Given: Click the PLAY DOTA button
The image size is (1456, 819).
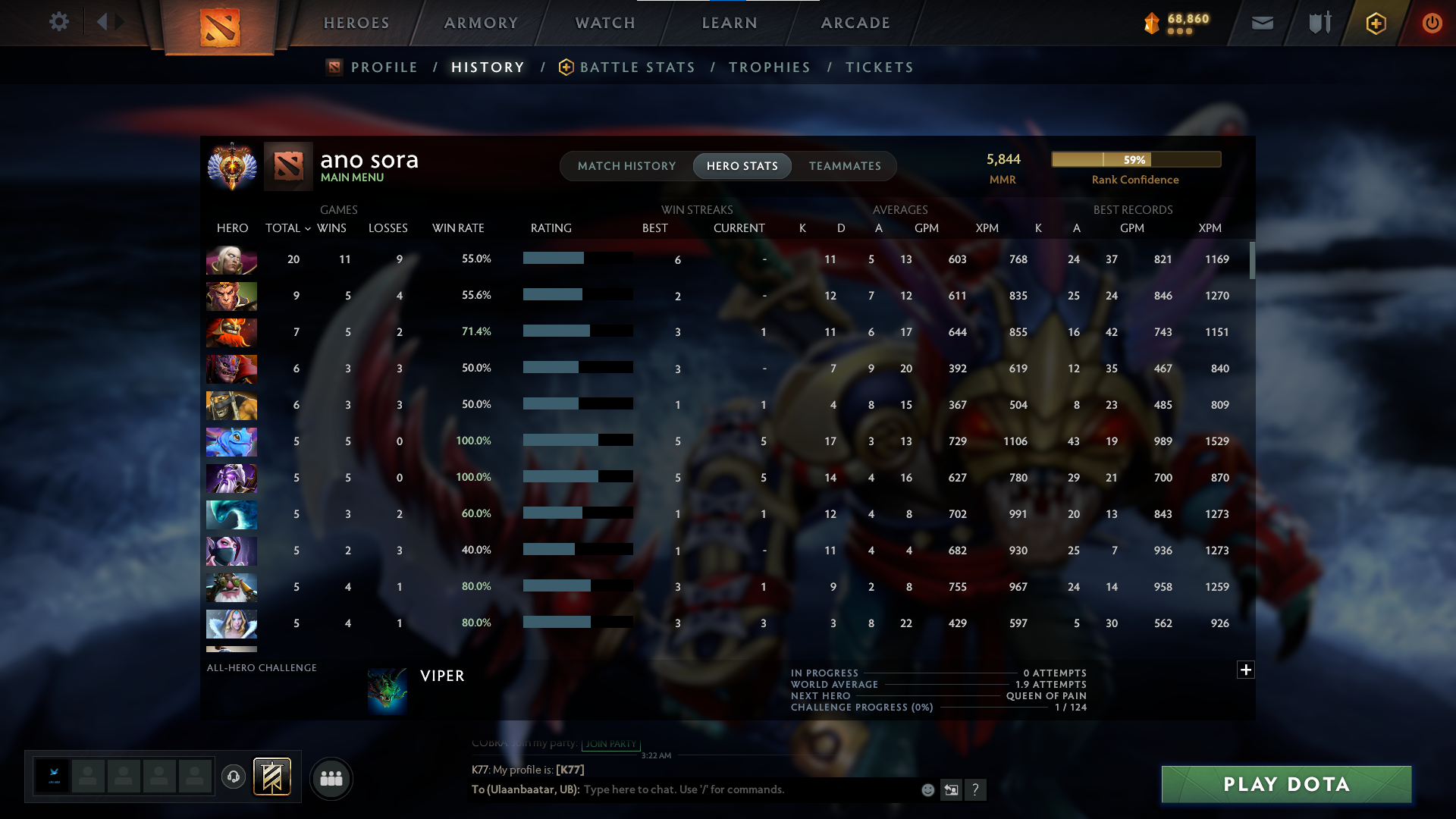Looking at the screenshot, I should tap(1285, 784).
